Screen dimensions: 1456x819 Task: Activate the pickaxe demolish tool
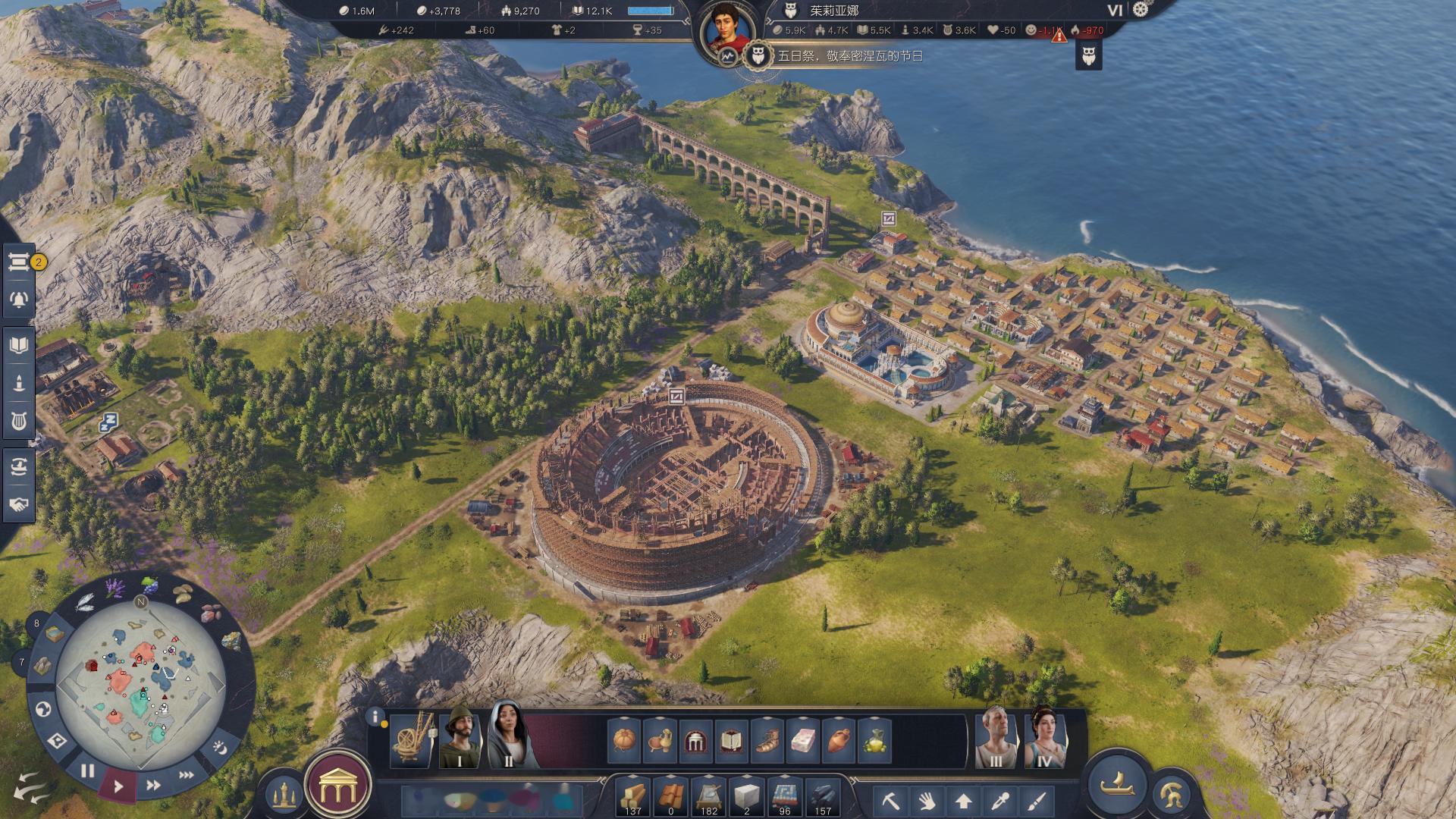(x=891, y=800)
